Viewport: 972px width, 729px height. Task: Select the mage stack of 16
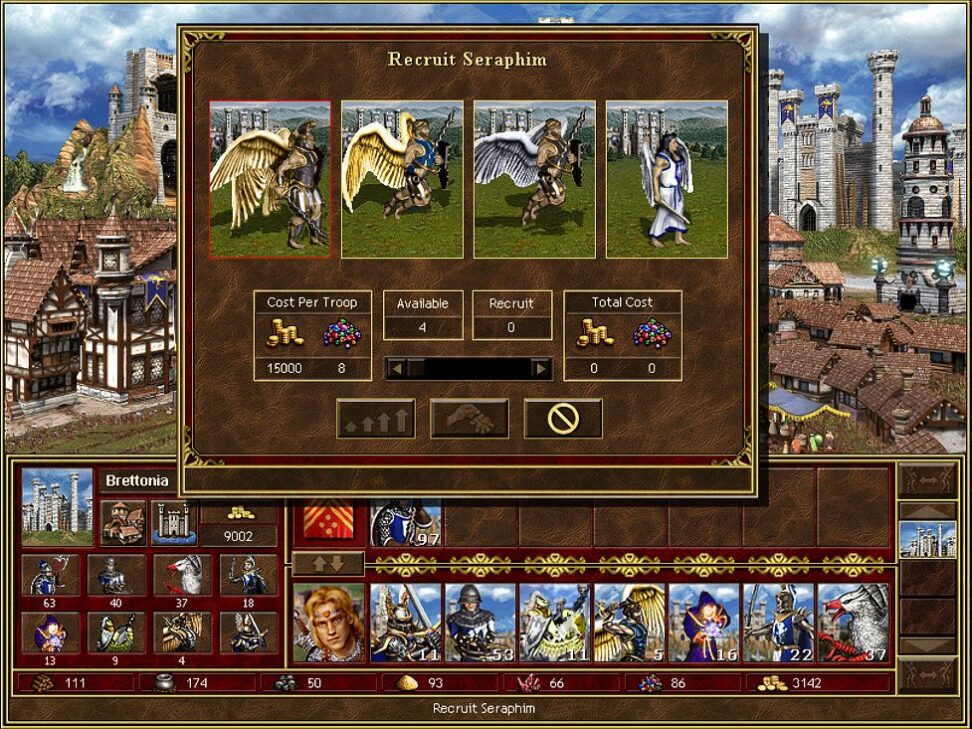point(704,623)
